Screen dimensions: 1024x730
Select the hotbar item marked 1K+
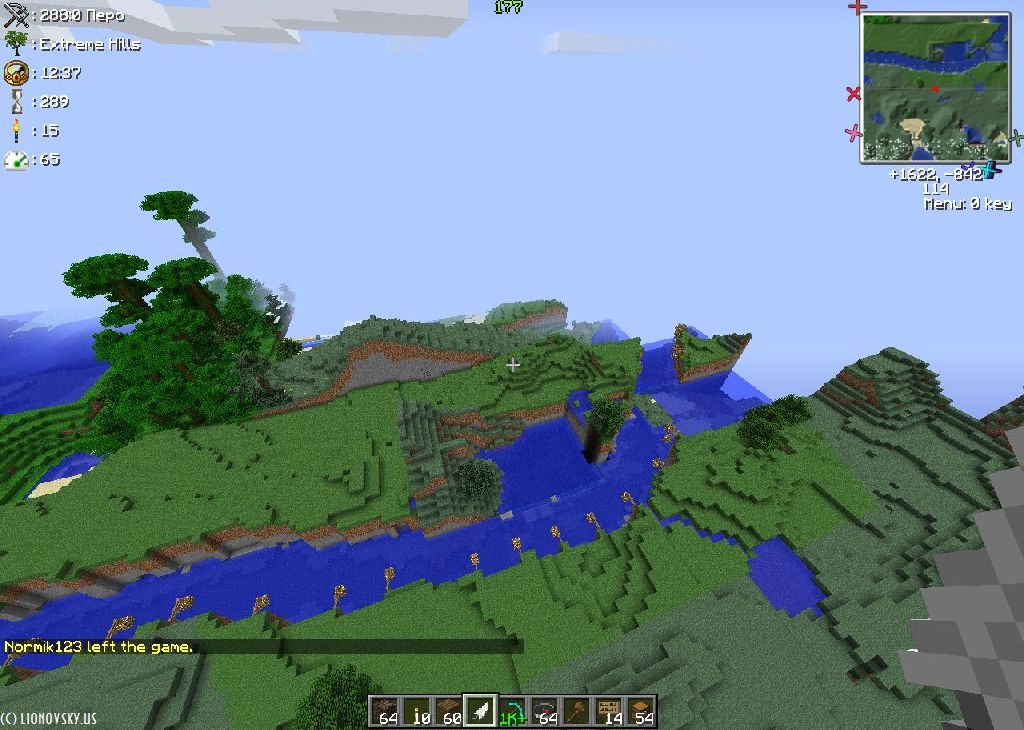click(x=513, y=711)
